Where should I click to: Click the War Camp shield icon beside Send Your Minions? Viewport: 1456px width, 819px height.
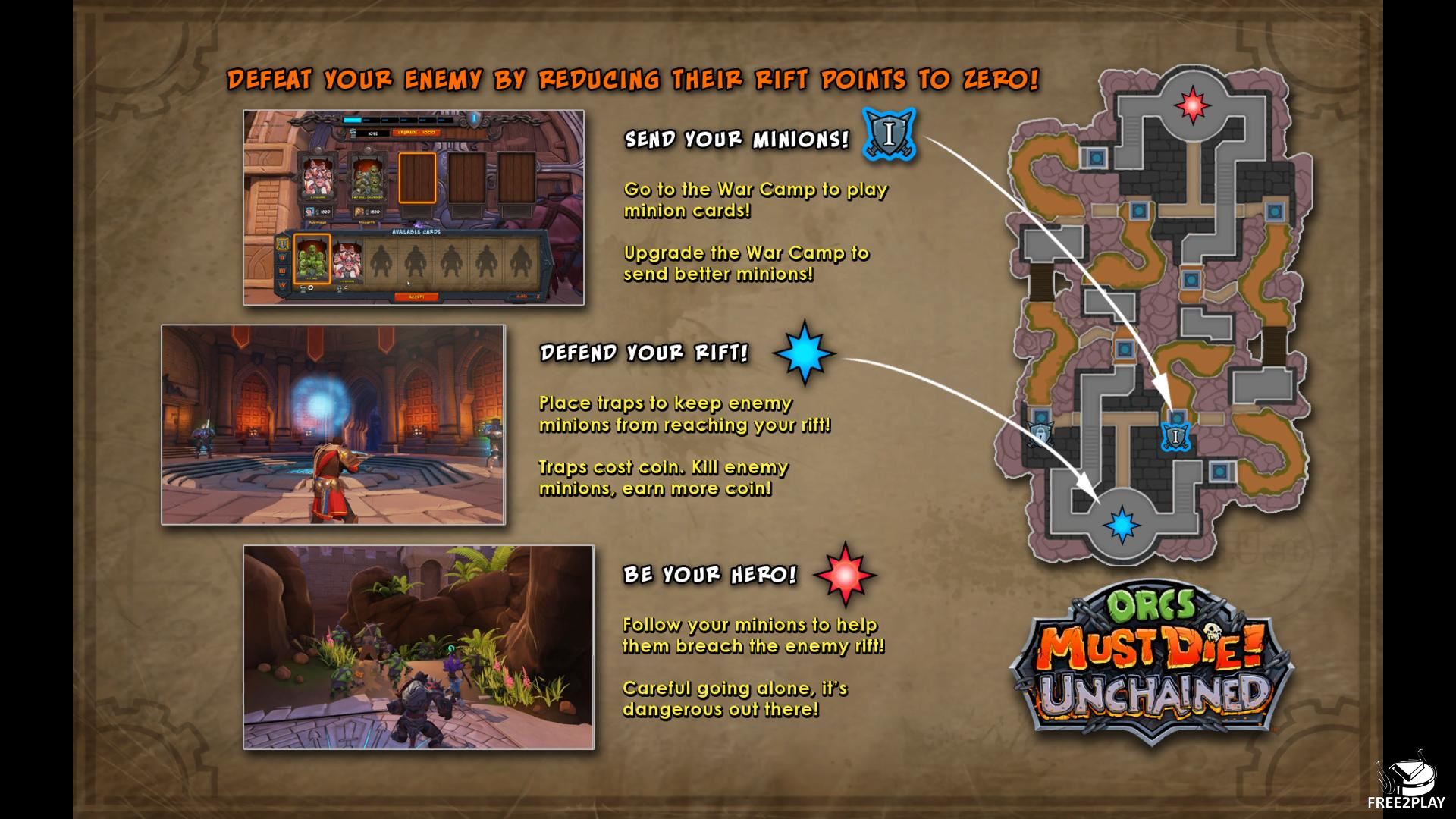point(889,135)
